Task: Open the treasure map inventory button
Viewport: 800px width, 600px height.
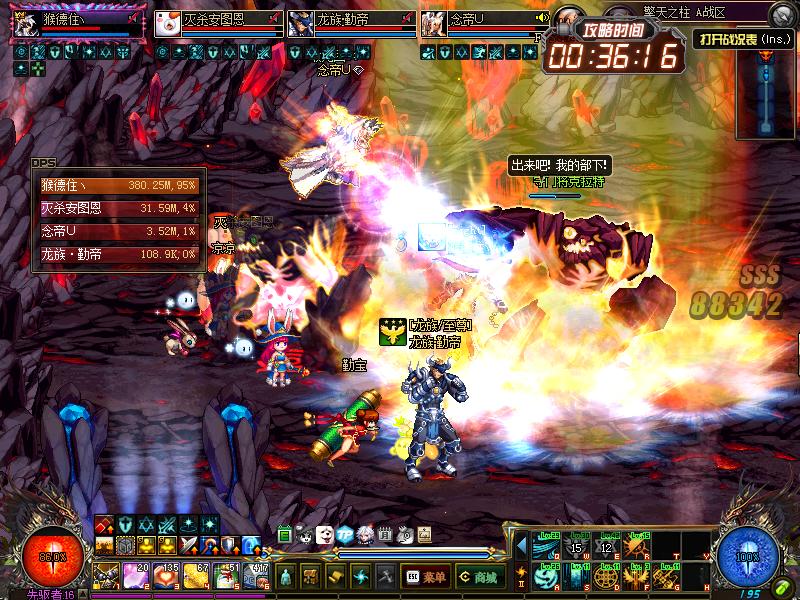Action: [x=312, y=576]
